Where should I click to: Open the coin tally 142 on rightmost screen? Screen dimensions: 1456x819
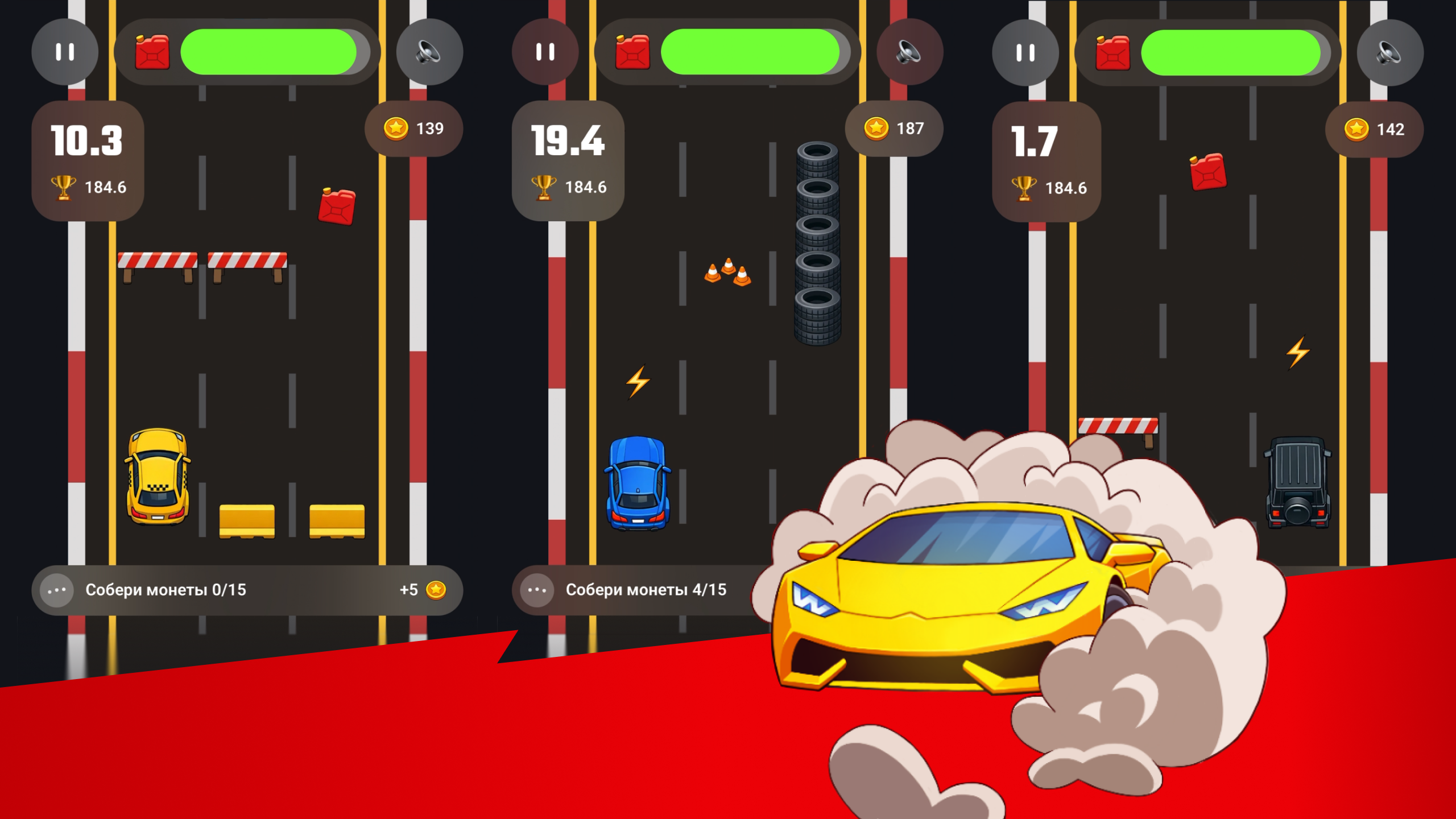[x=1374, y=129]
